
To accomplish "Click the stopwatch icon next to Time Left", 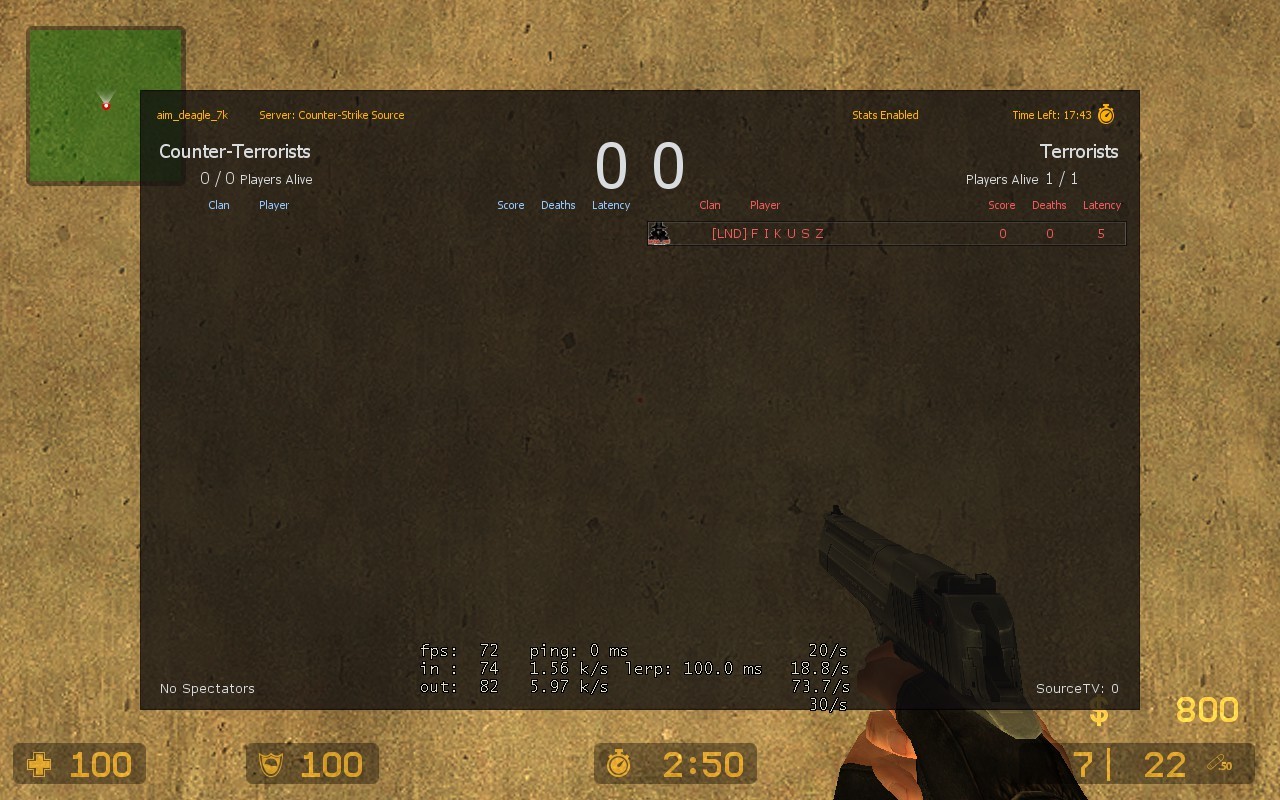I will coord(1105,114).
